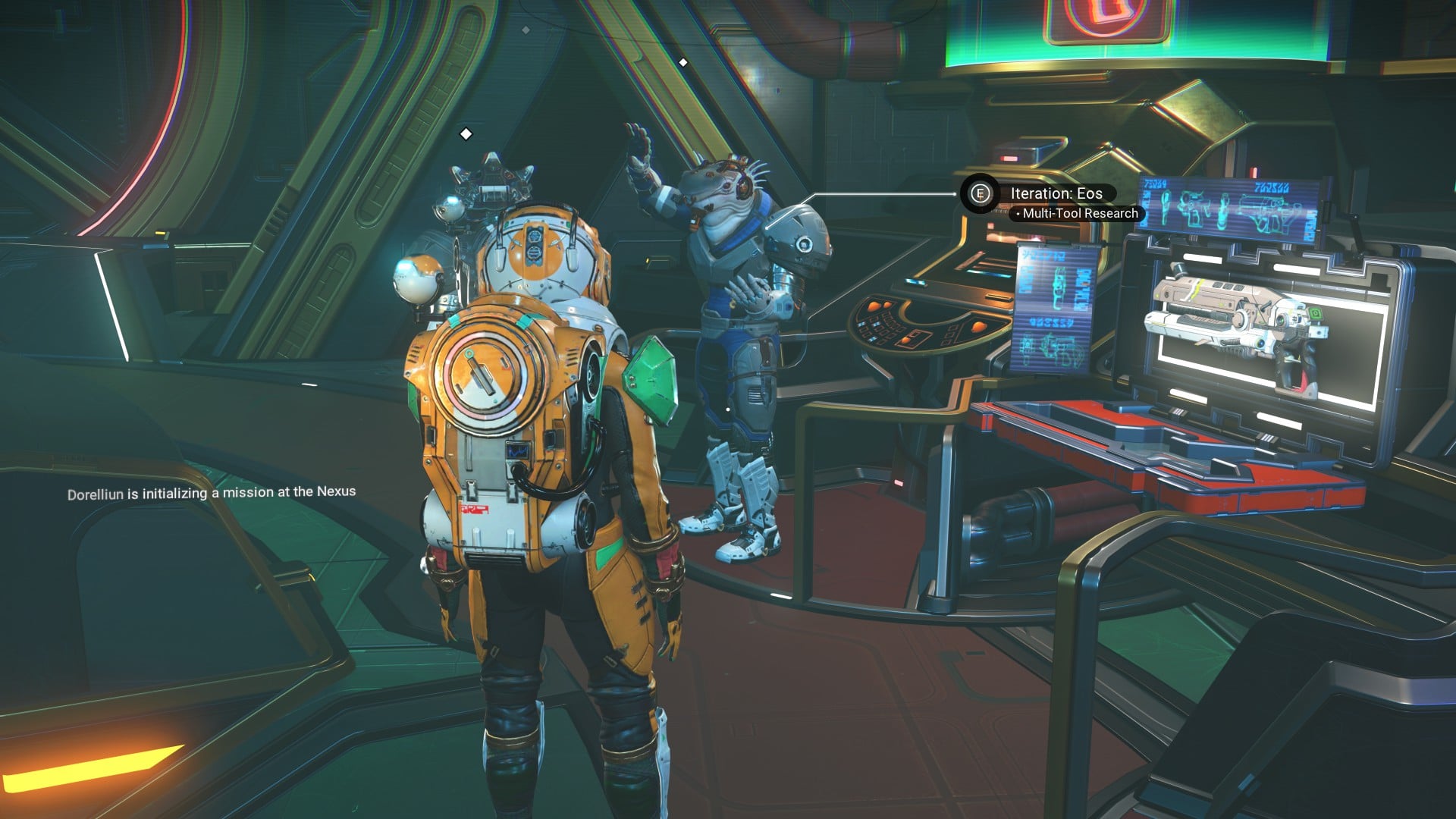Click the canister schematic between the two weapons
Image resolution: width=1456 pixels, height=819 pixels.
(x=1223, y=212)
